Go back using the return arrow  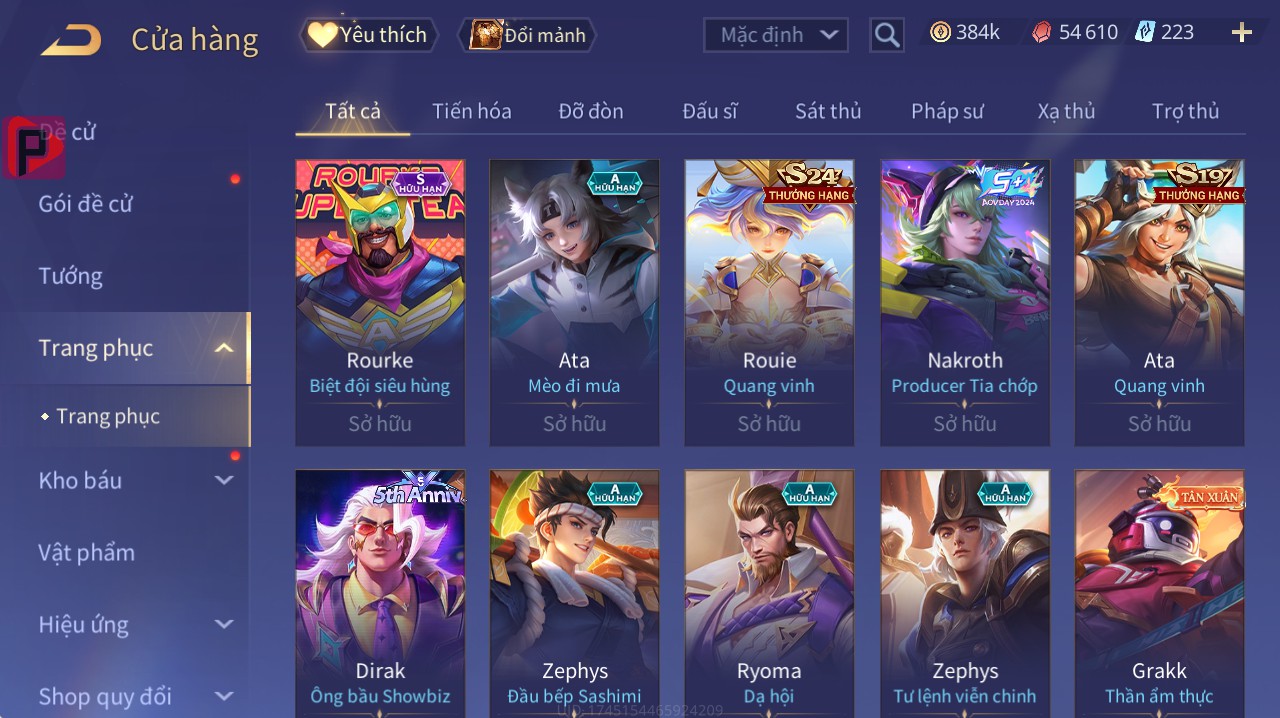tap(71, 40)
